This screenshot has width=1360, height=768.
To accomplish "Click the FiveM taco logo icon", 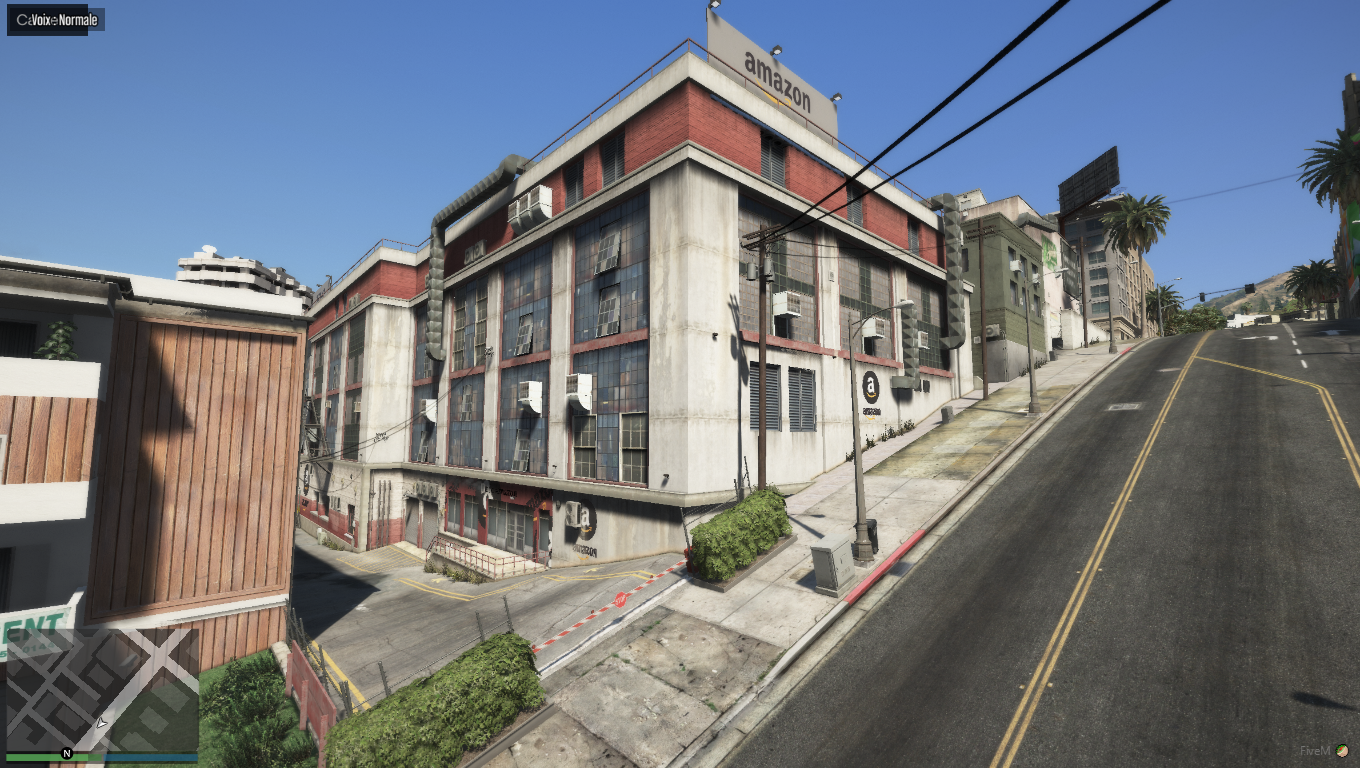I will [x=1341, y=750].
